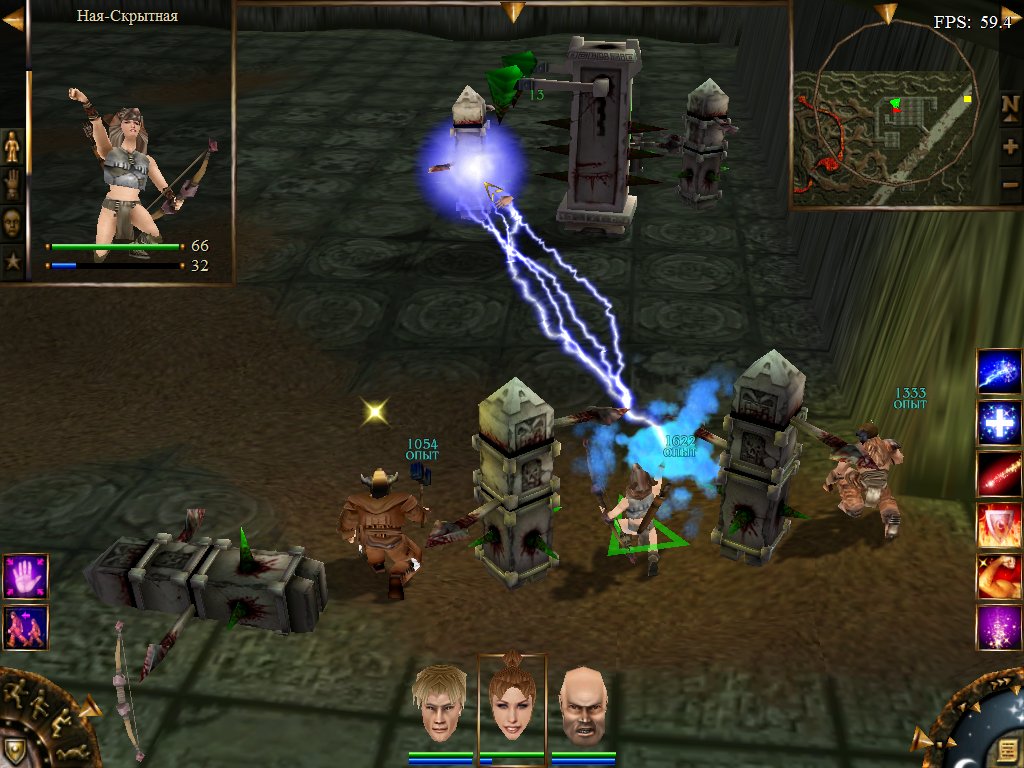The image size is (1024, 768).
Task: Activate the white cross healing spell
Action: pos(999,423)
